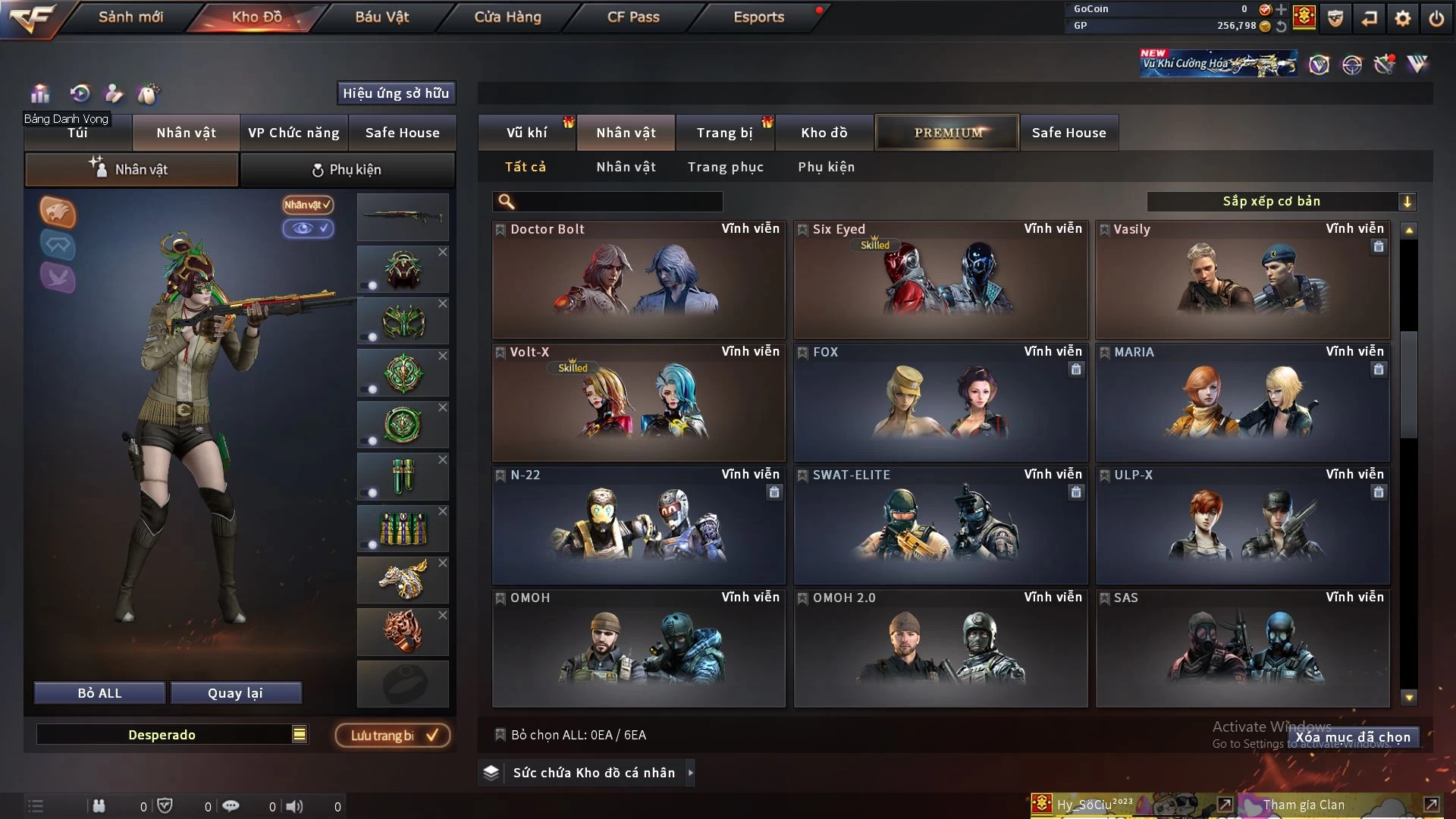Image resolution: width=1456 pixels, height=819 pixels.
Task: Filter by Trang phục category
Action: pos(725,167)
